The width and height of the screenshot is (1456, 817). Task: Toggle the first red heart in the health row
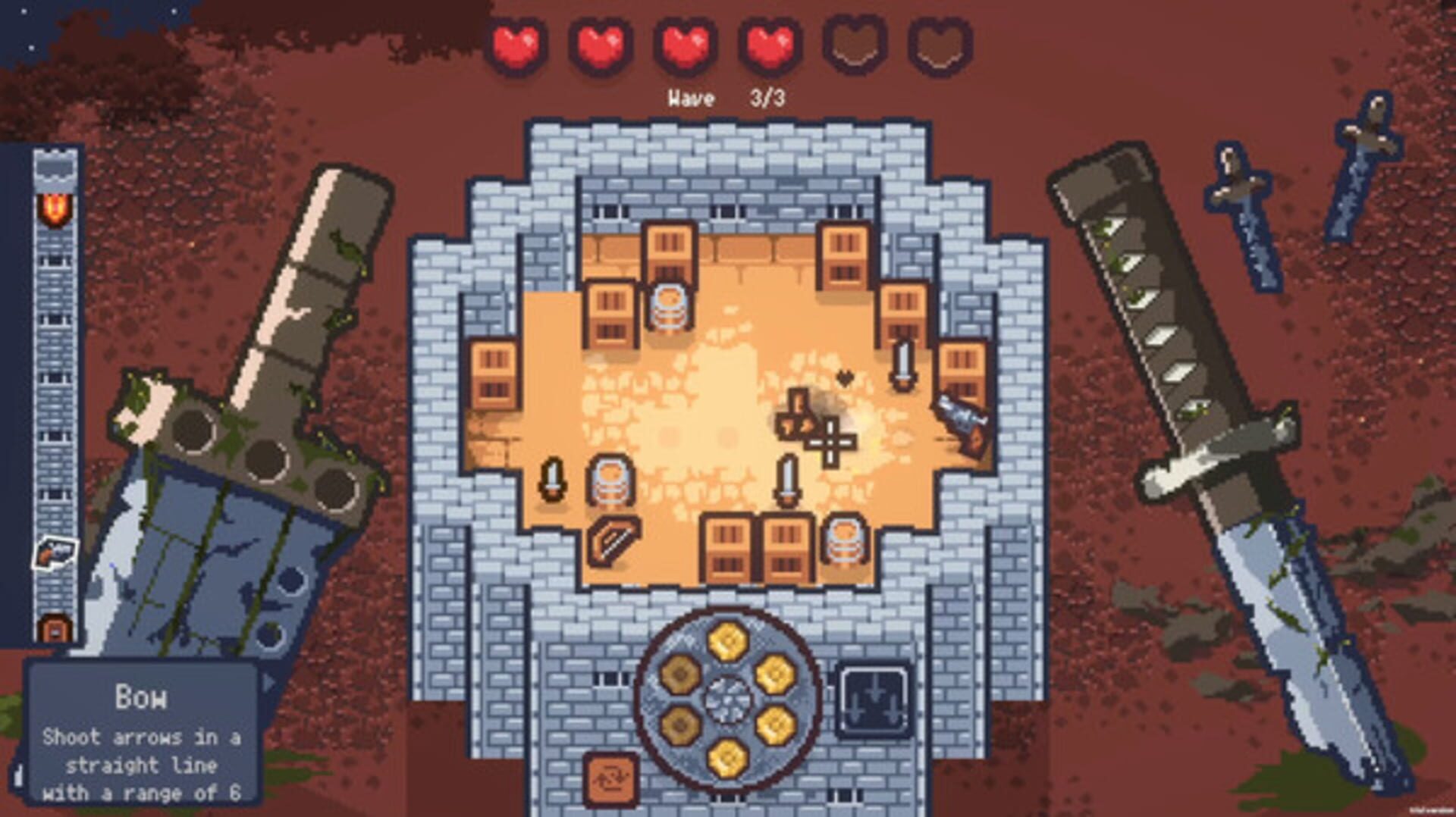(516, 45)
